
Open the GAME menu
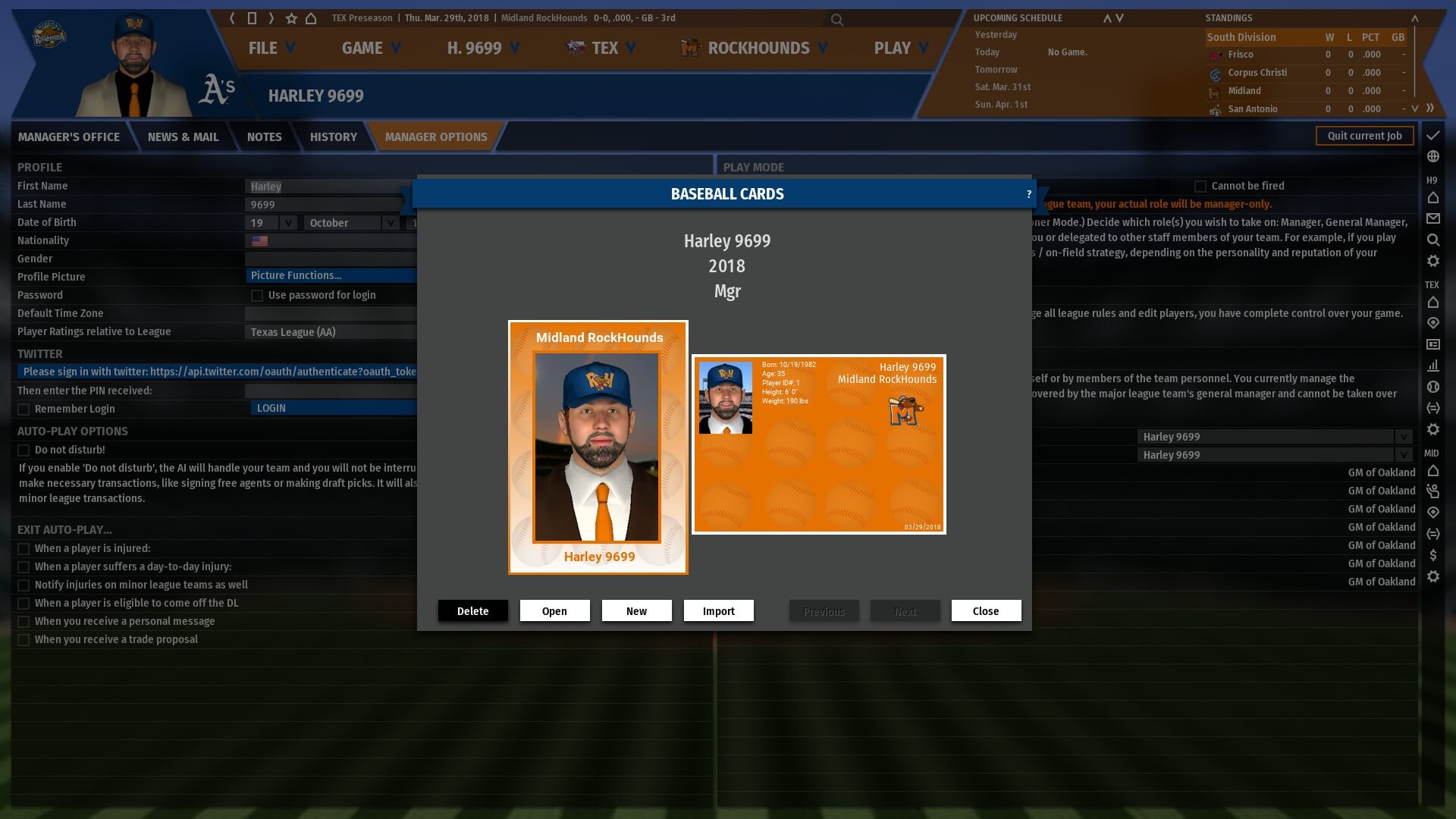point(371,48)
